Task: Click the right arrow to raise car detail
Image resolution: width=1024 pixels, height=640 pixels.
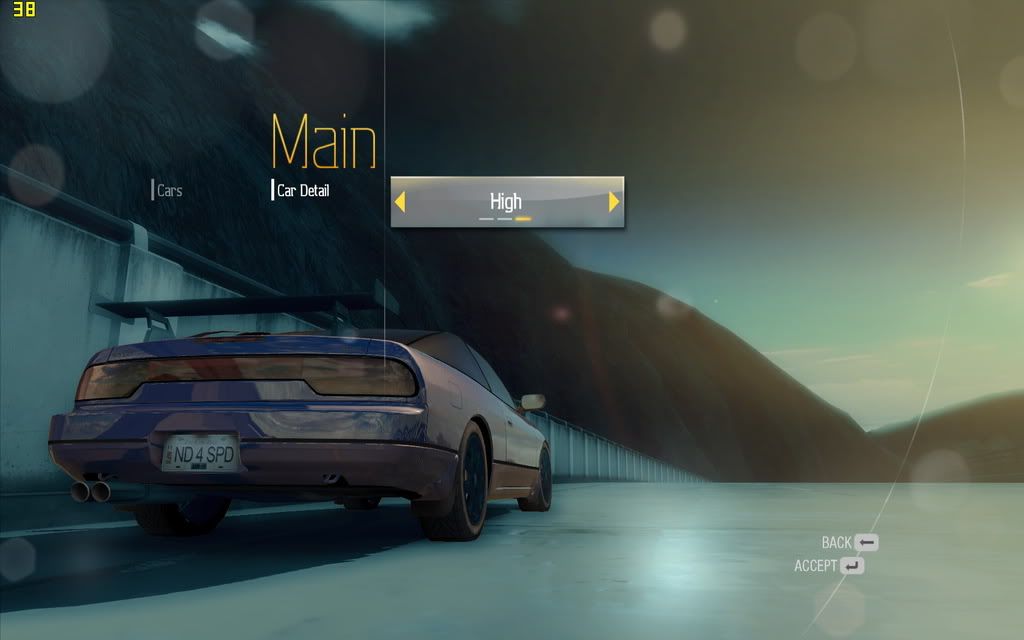Action: [614, 202]
